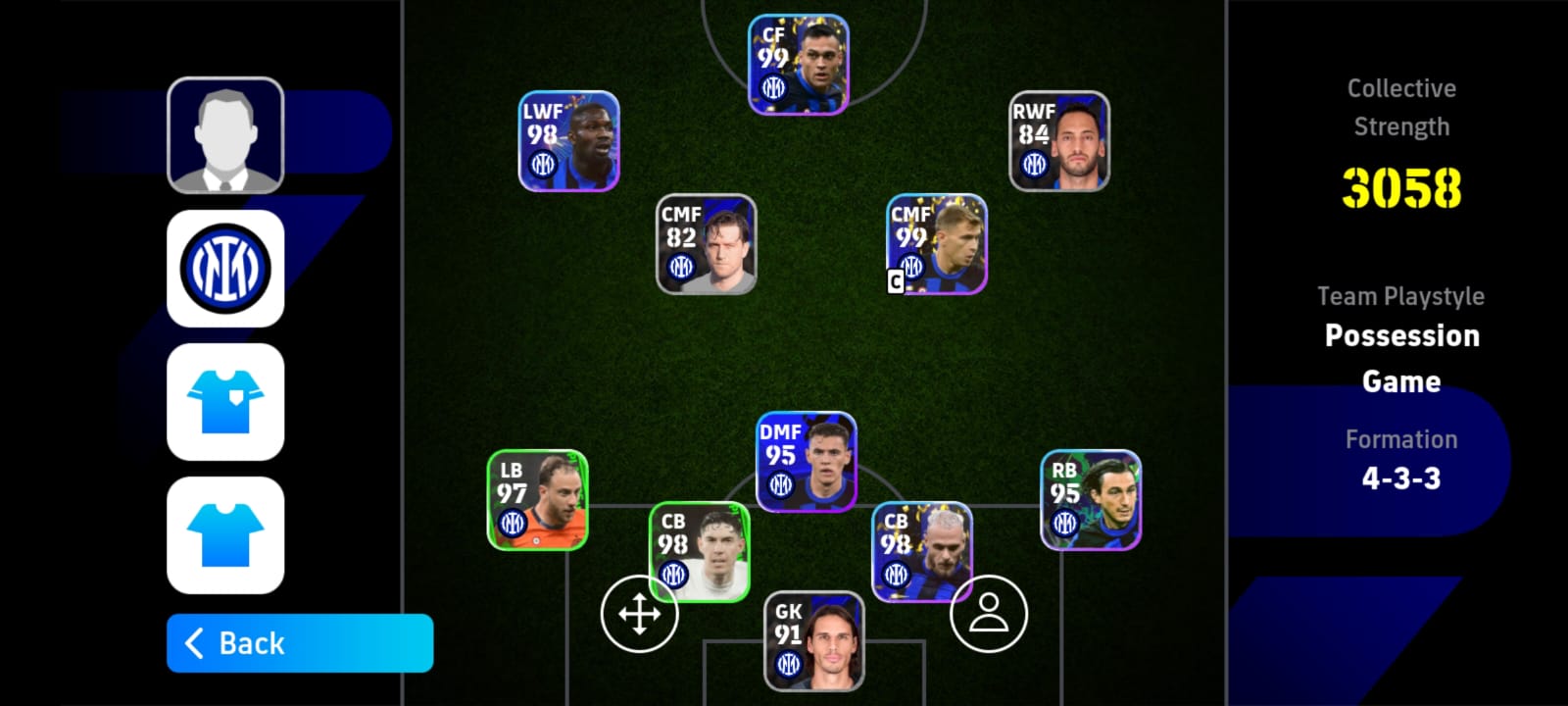This screenshot has height=706, width=1568.
Task: Activate the four-arrow move positions button
Action: pyautogui.click(x=639, y=615)
